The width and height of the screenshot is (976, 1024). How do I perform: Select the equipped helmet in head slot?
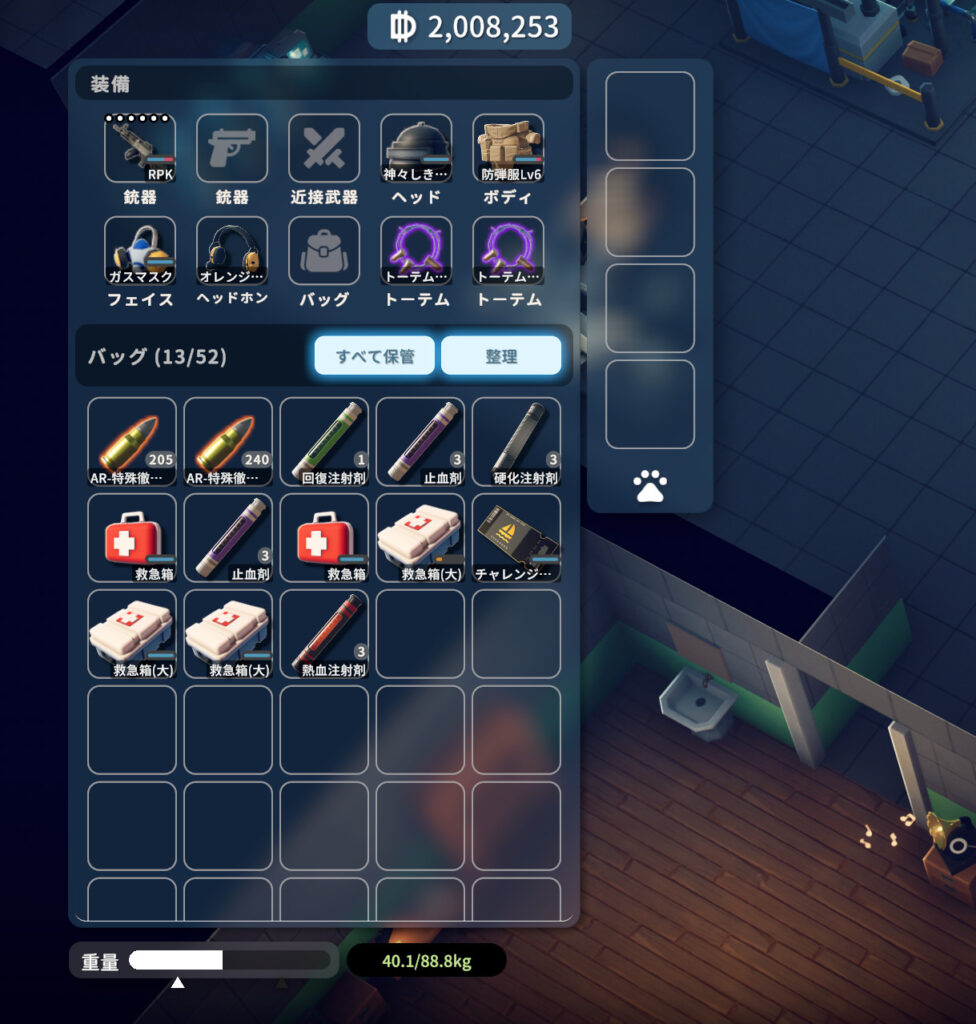click(416, 148)
